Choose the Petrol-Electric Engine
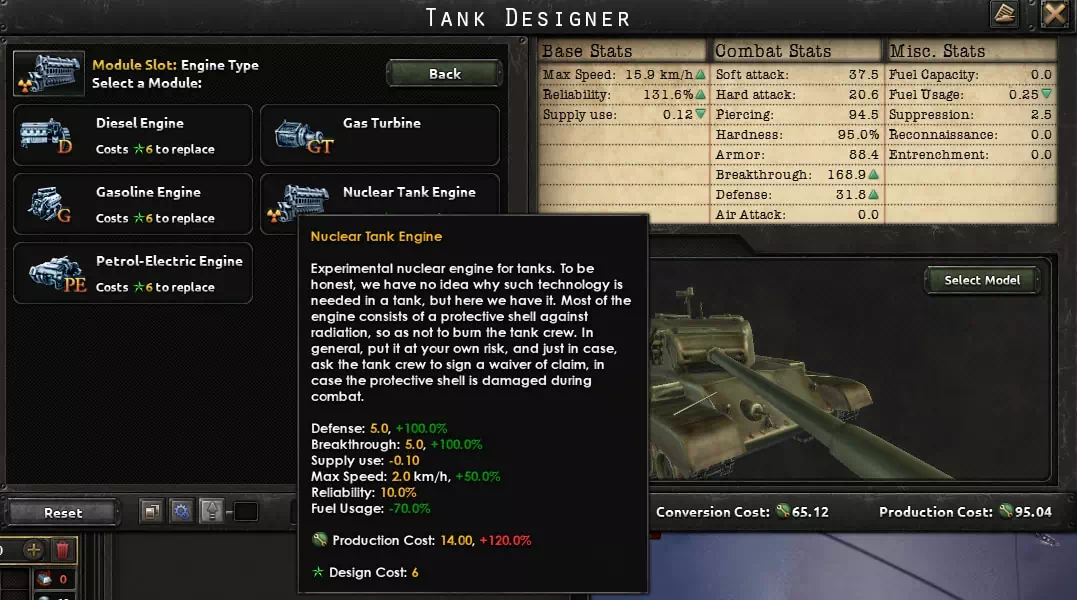The image size is (1077, 600). pyautogui.click(x=132, y=273)
